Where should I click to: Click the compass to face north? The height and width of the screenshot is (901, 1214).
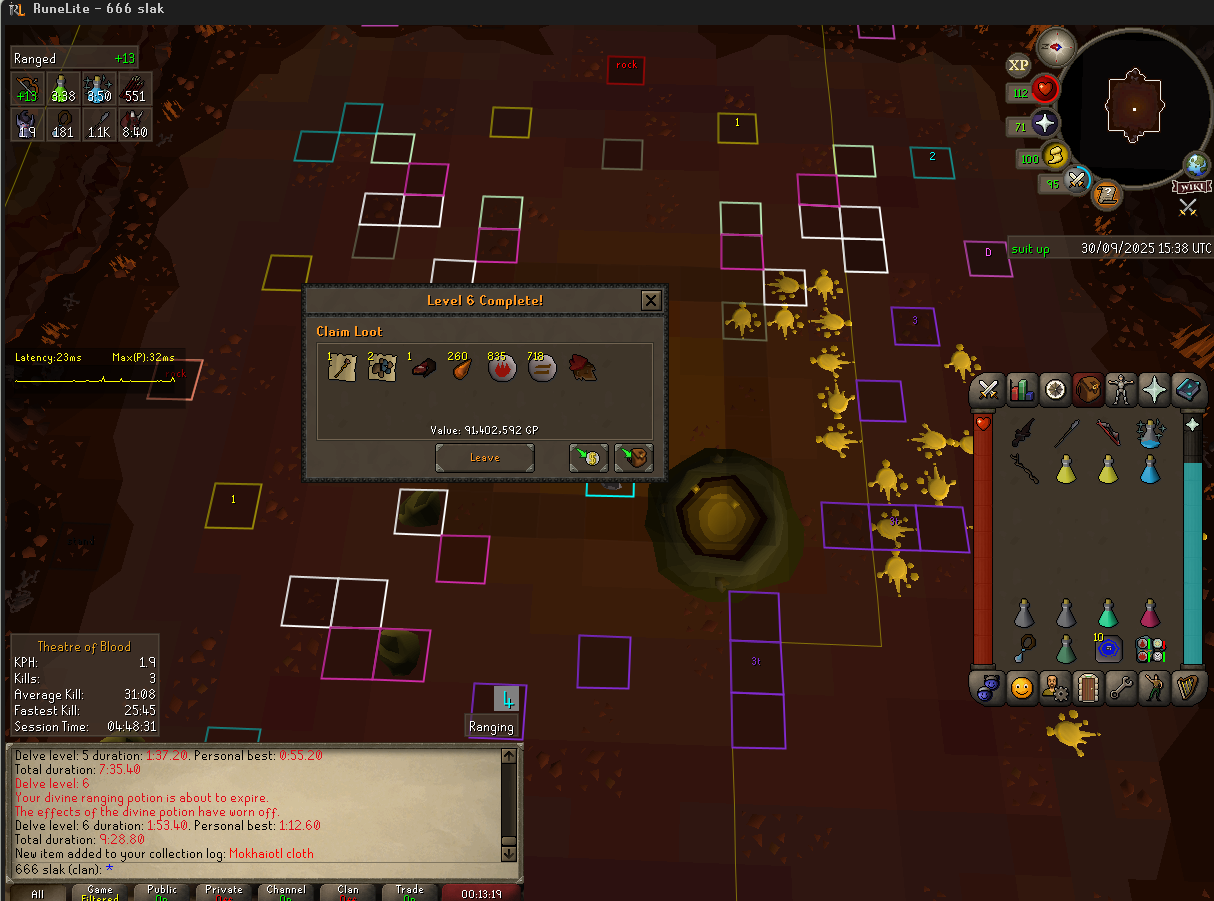(1056, 46)
